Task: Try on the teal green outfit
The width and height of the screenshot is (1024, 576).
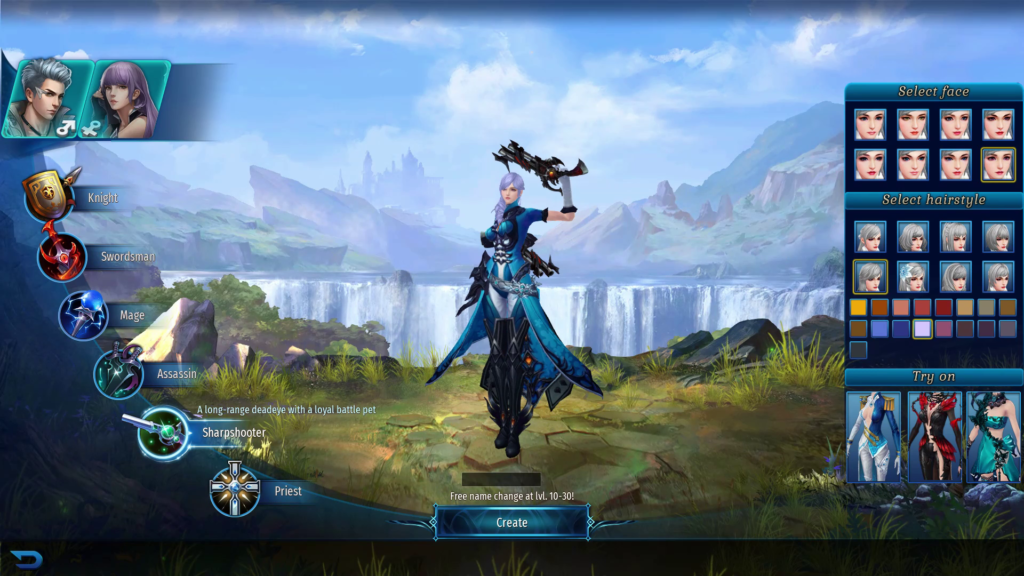Action: click(993, 436)
